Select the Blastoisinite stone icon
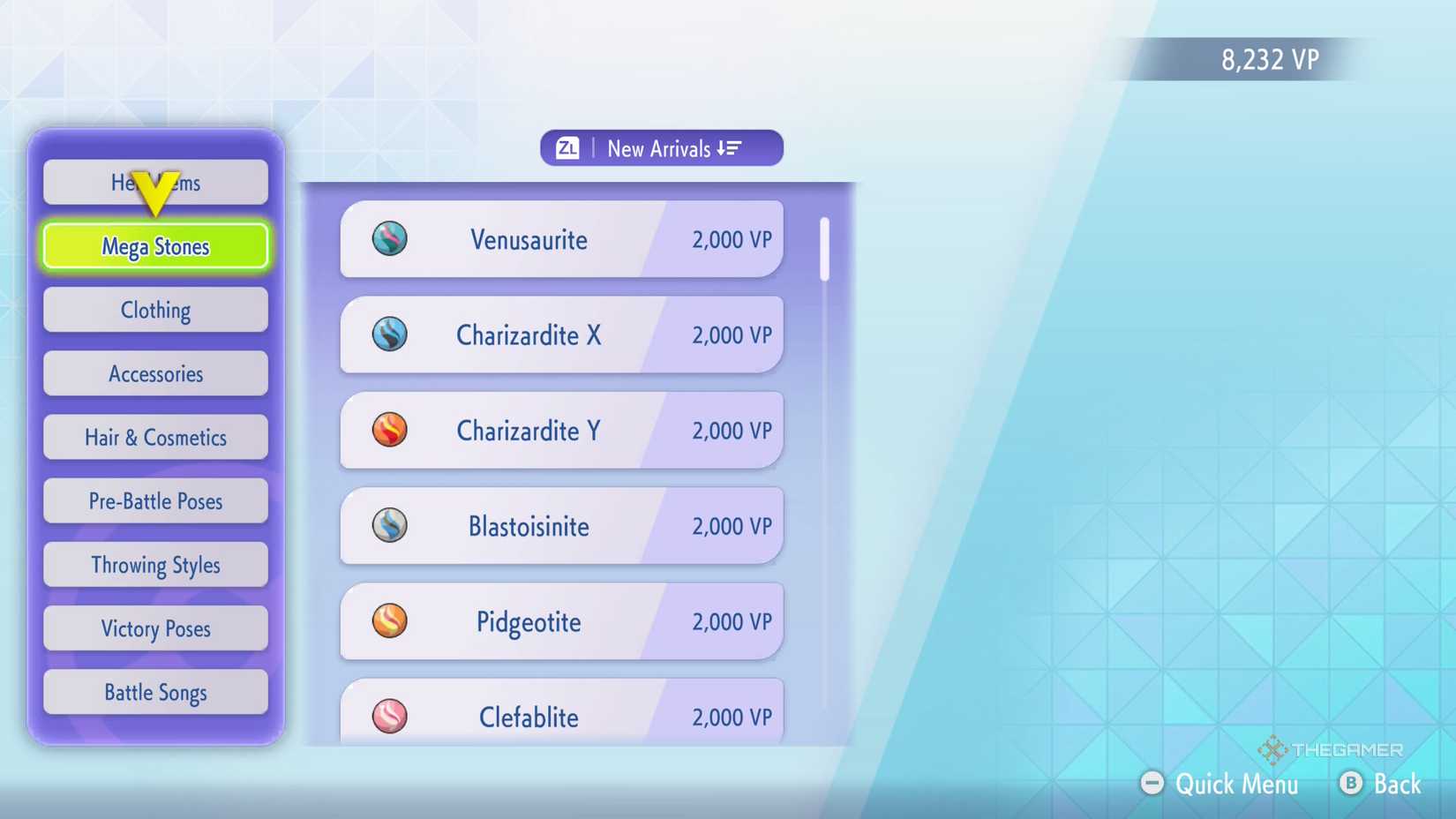 (x=391, y=526)
